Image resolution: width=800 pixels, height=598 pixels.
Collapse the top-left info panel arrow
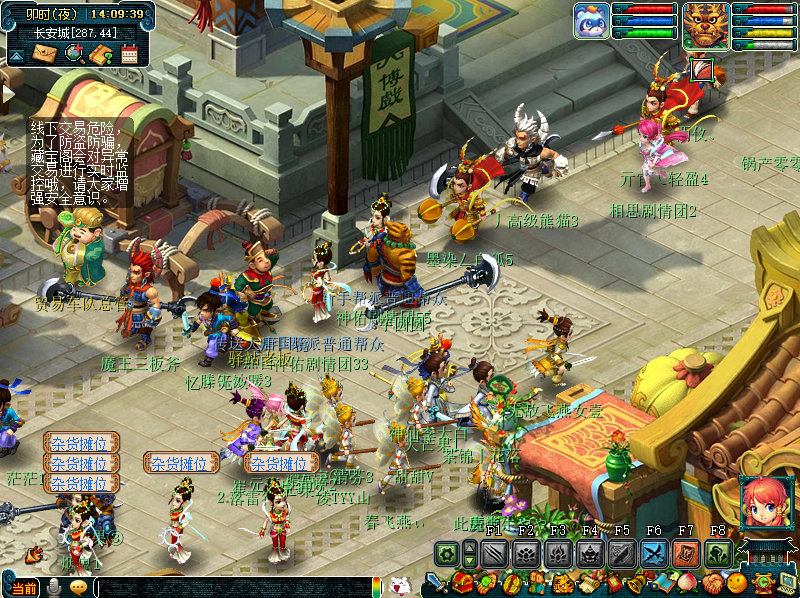(x=15, y=55)
